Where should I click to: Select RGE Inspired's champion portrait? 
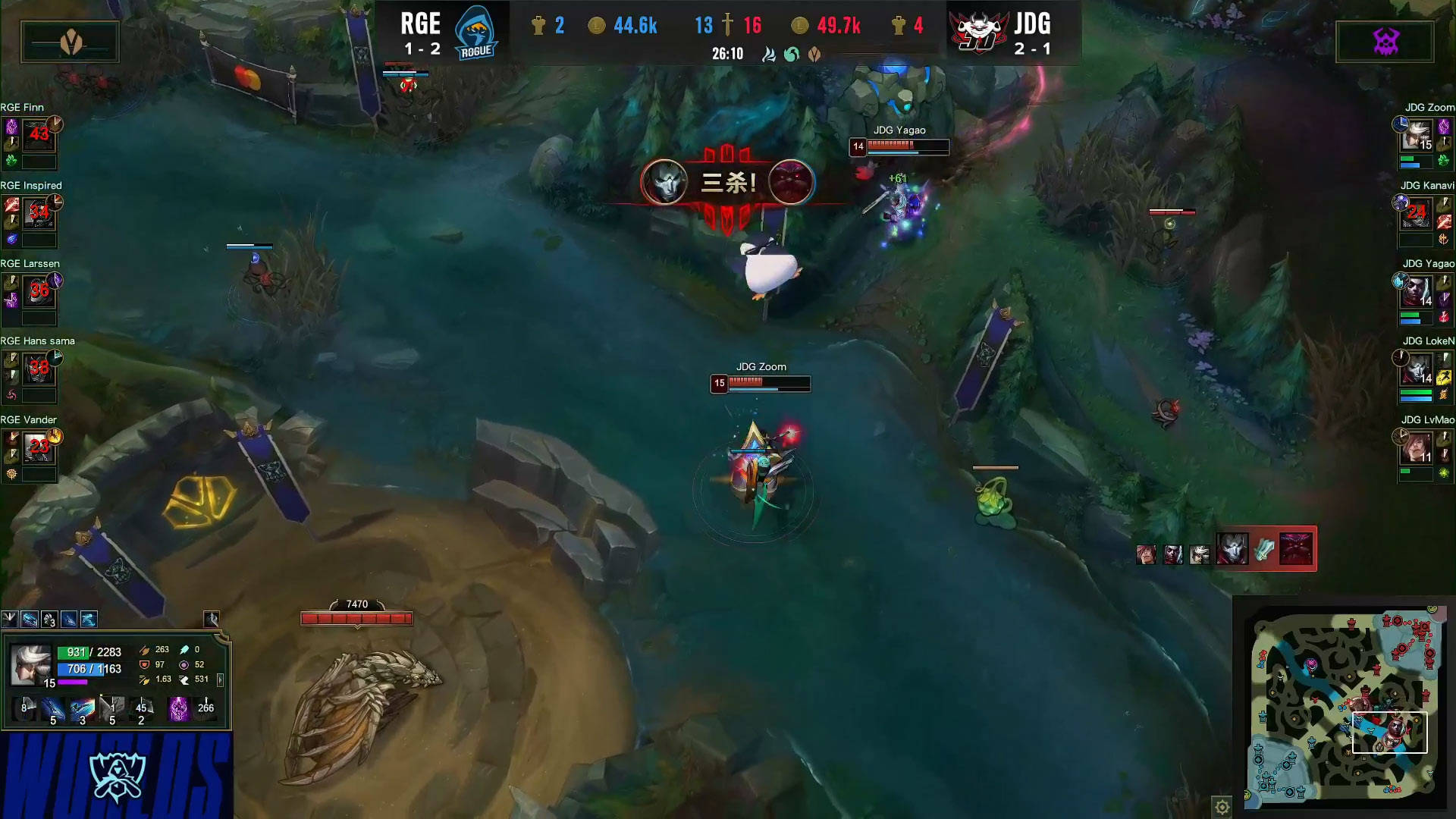click(x=39, y=213)
